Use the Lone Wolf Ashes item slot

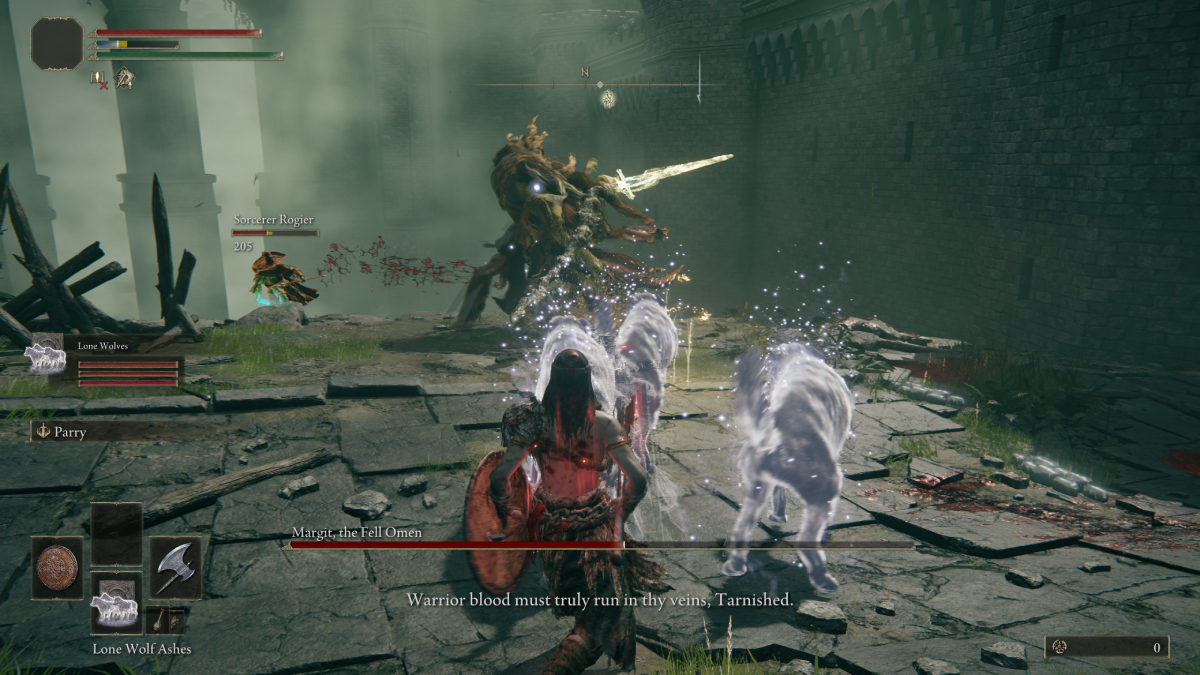116,603
